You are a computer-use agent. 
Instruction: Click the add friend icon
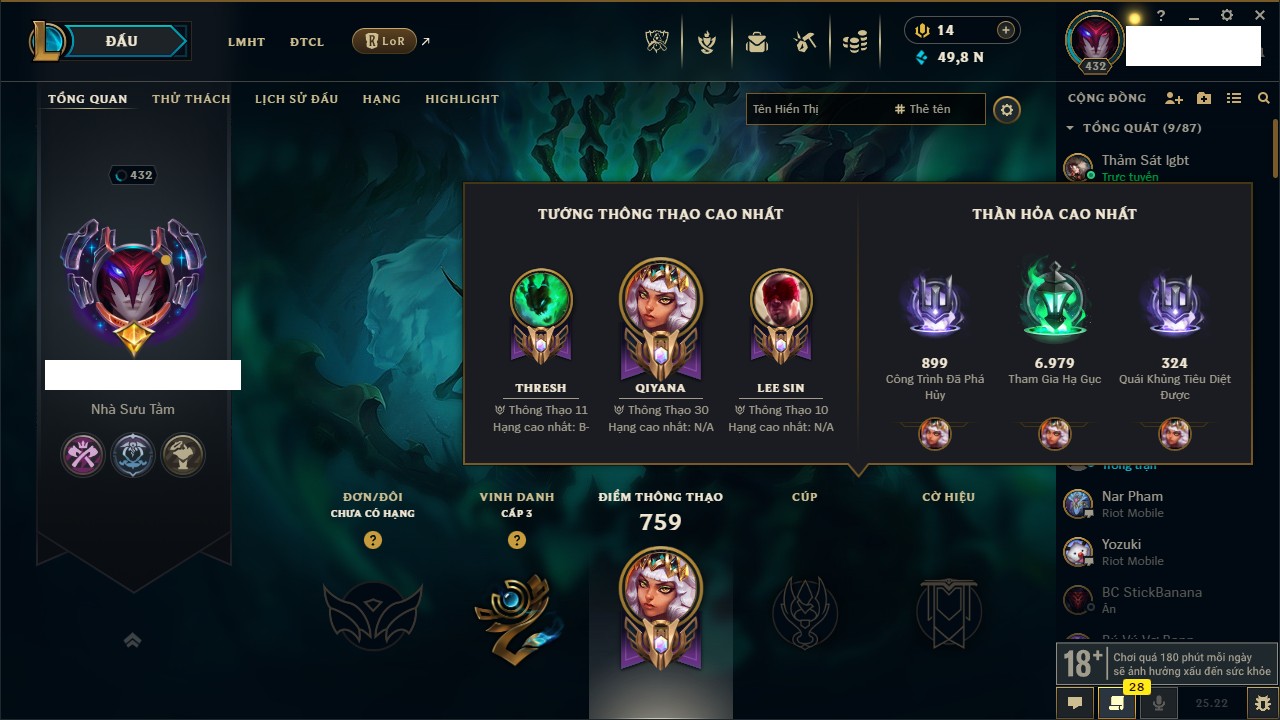tap(1174, 98)
